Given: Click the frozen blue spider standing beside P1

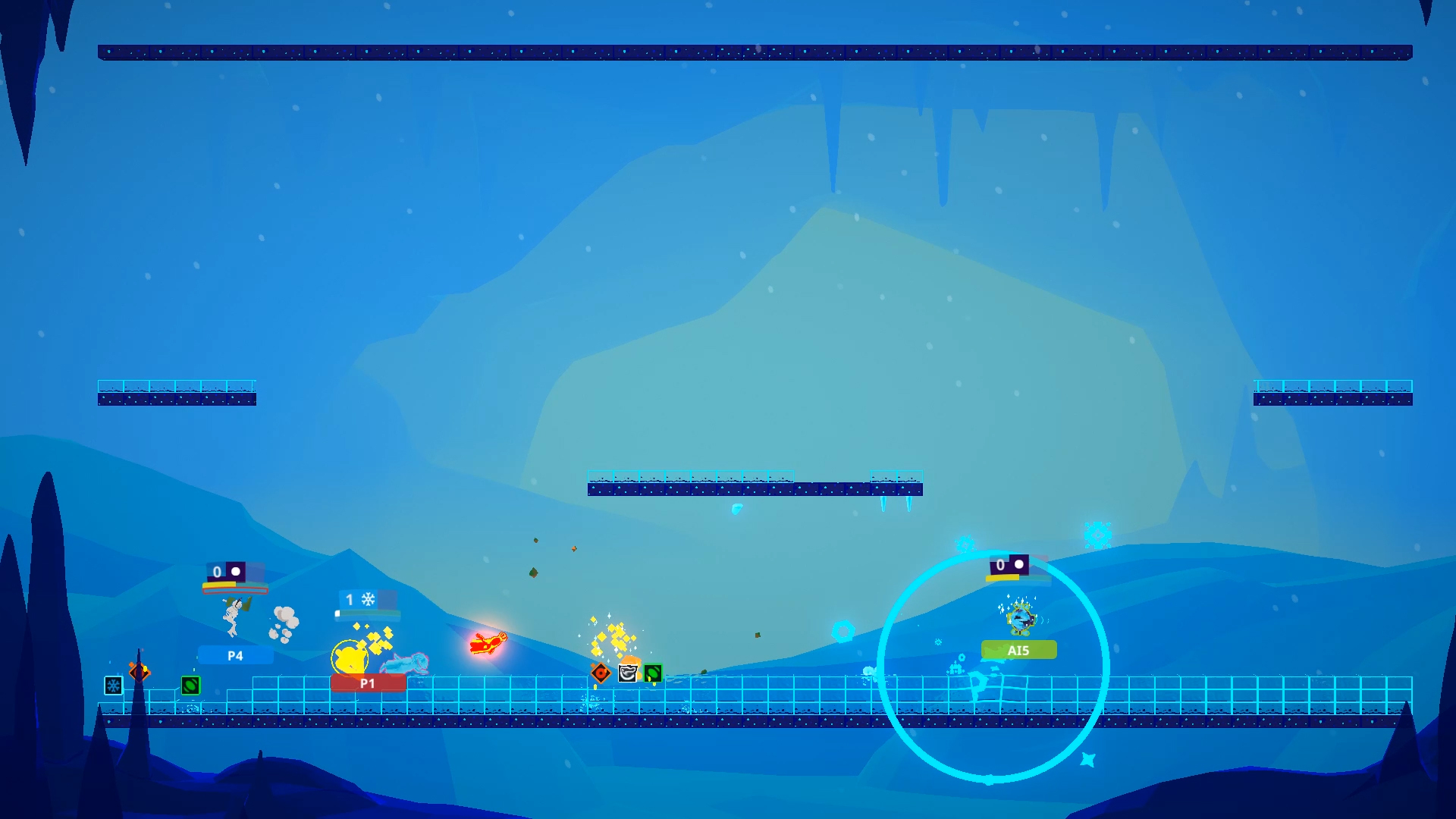Looking at the screenshot, I should [x=406, y=662].
